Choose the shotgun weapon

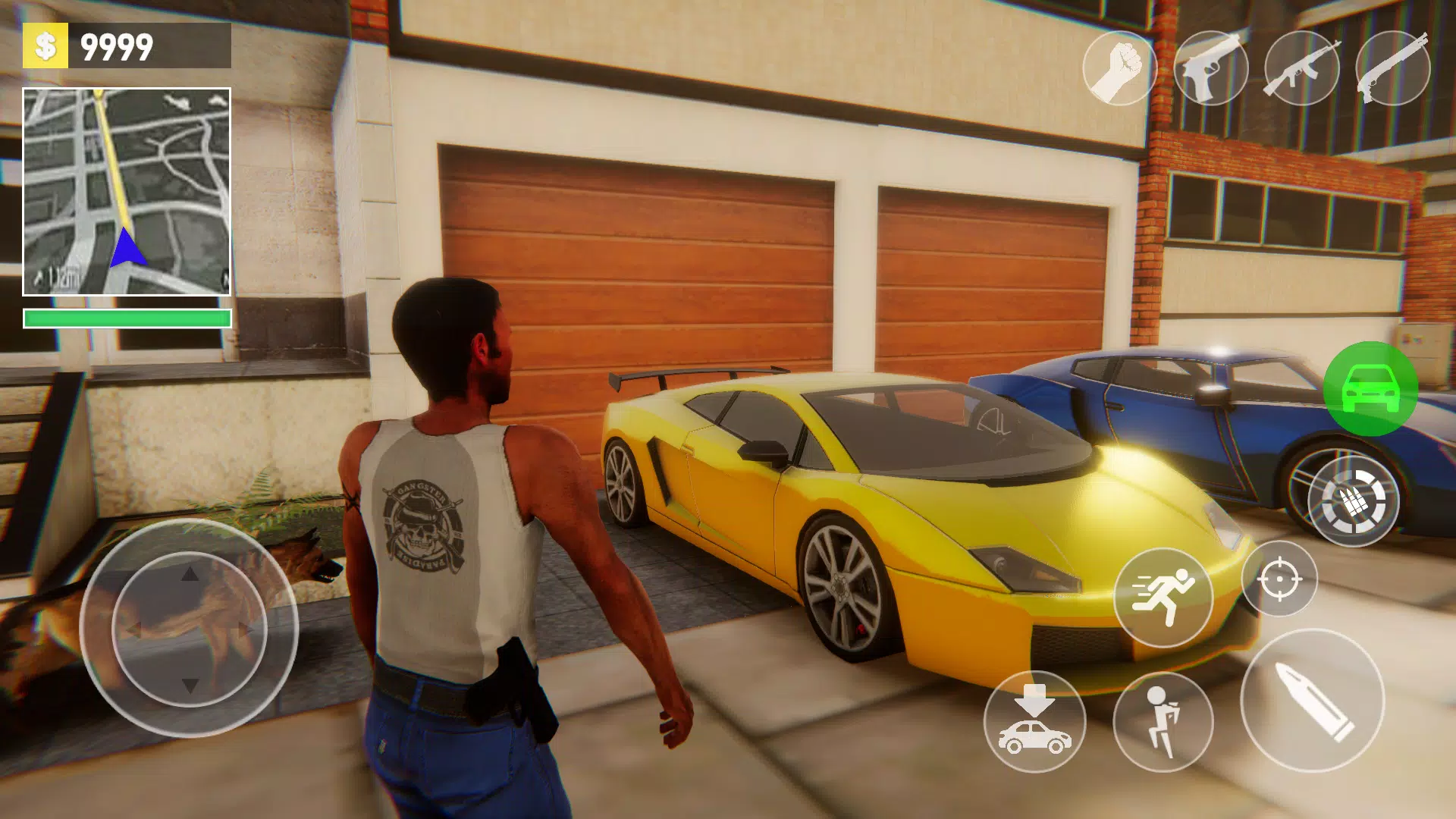point(1392,68)
